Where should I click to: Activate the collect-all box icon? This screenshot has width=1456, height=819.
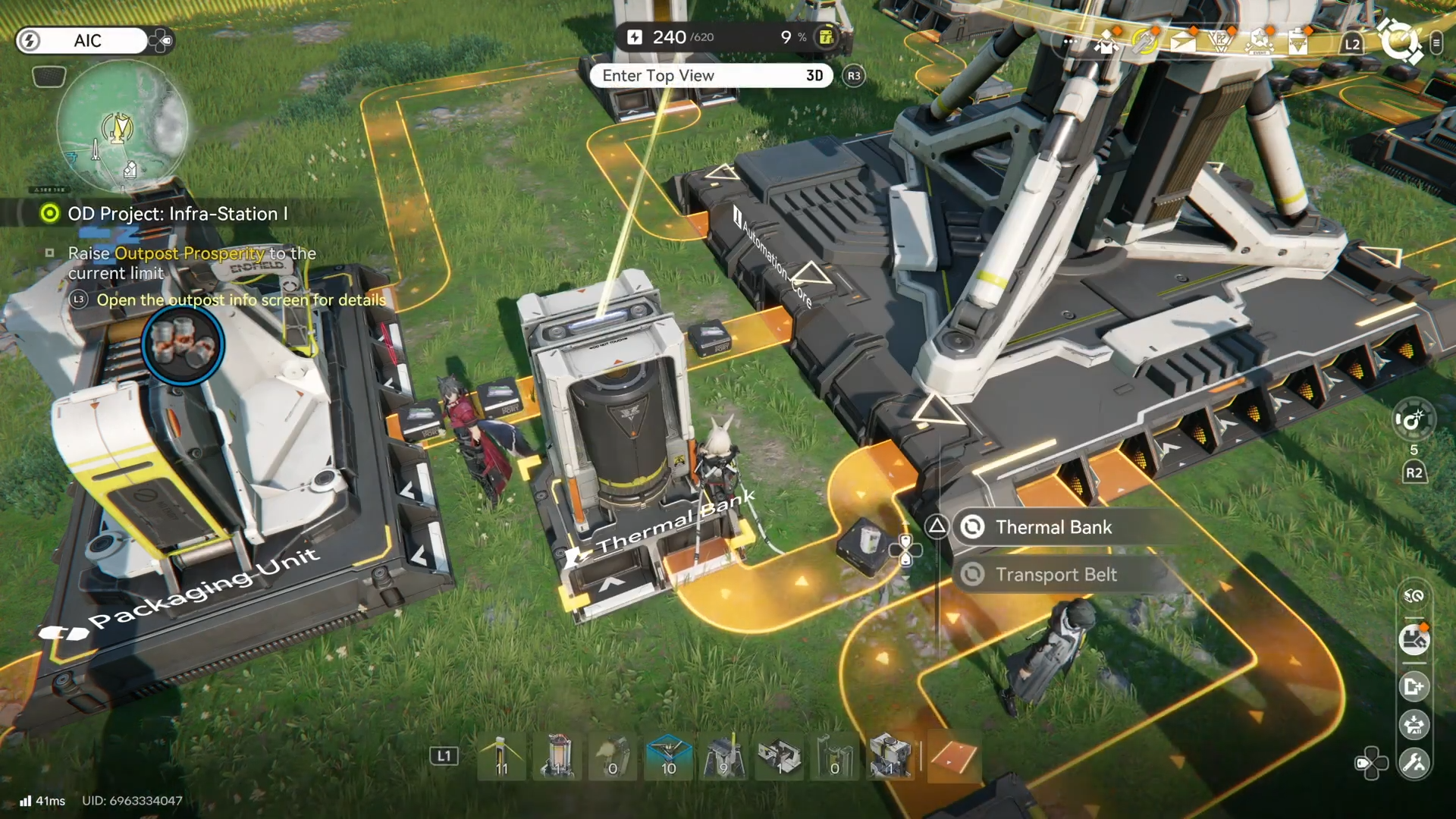[x=1414, y=725]
